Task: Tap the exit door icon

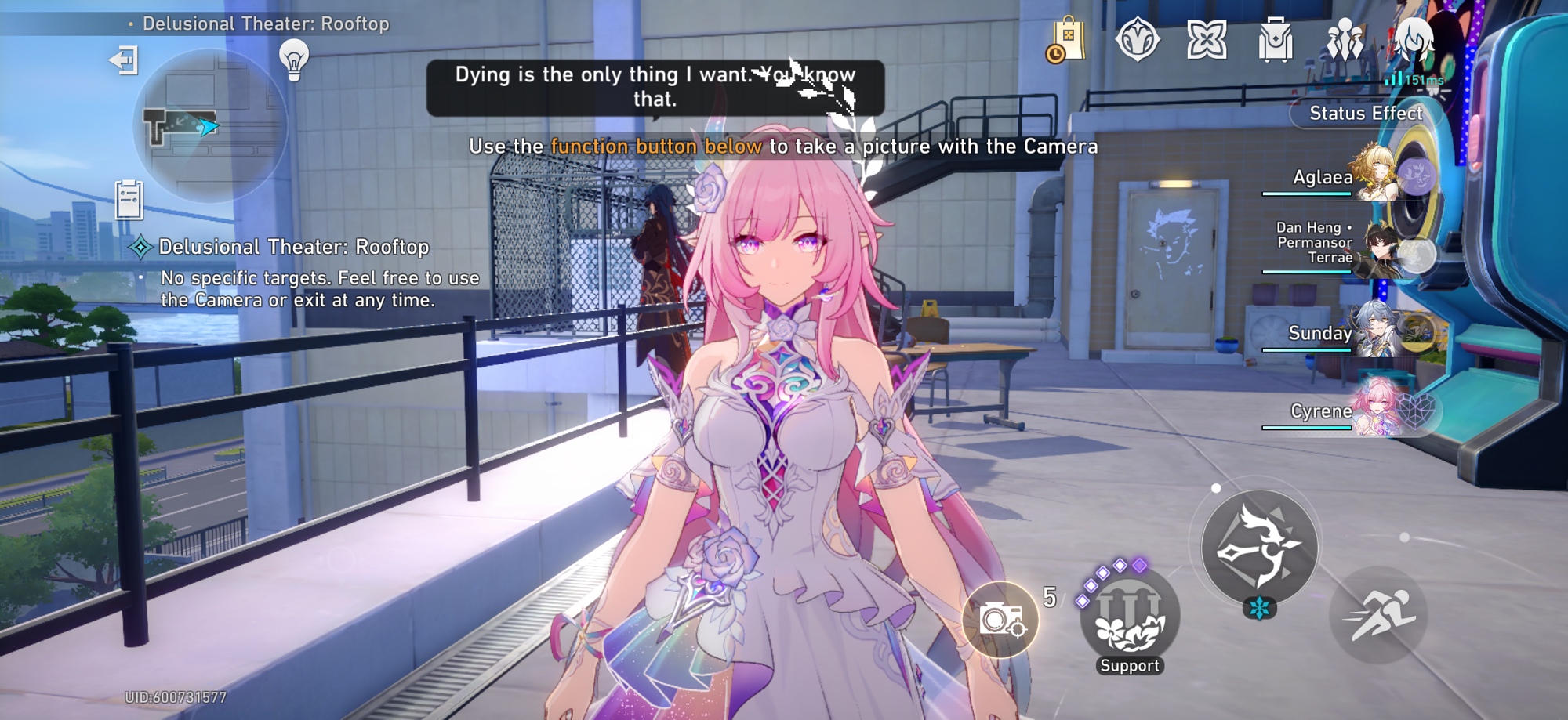Action: pyautogui.click(x=124, y=60)
